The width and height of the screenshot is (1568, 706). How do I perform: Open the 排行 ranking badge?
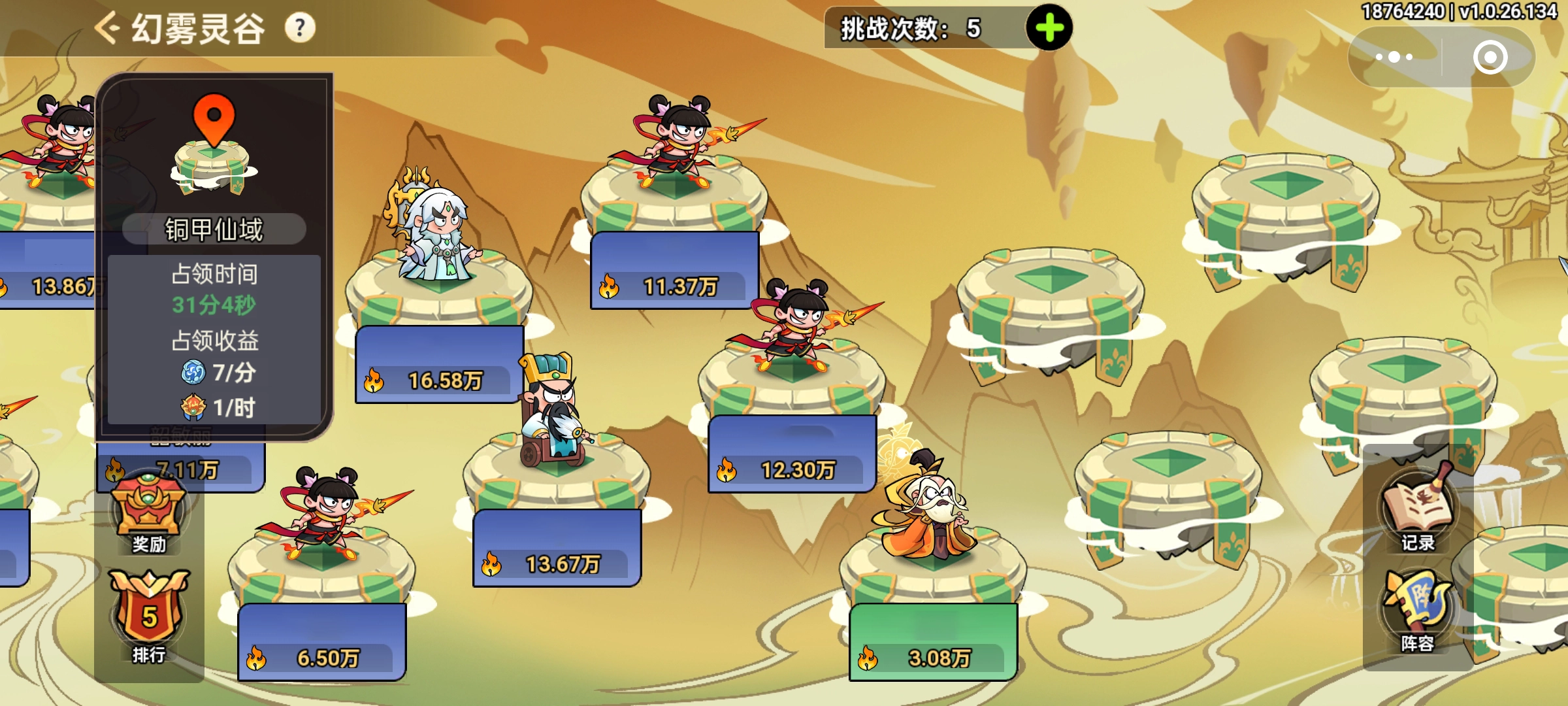click(149, 616)
